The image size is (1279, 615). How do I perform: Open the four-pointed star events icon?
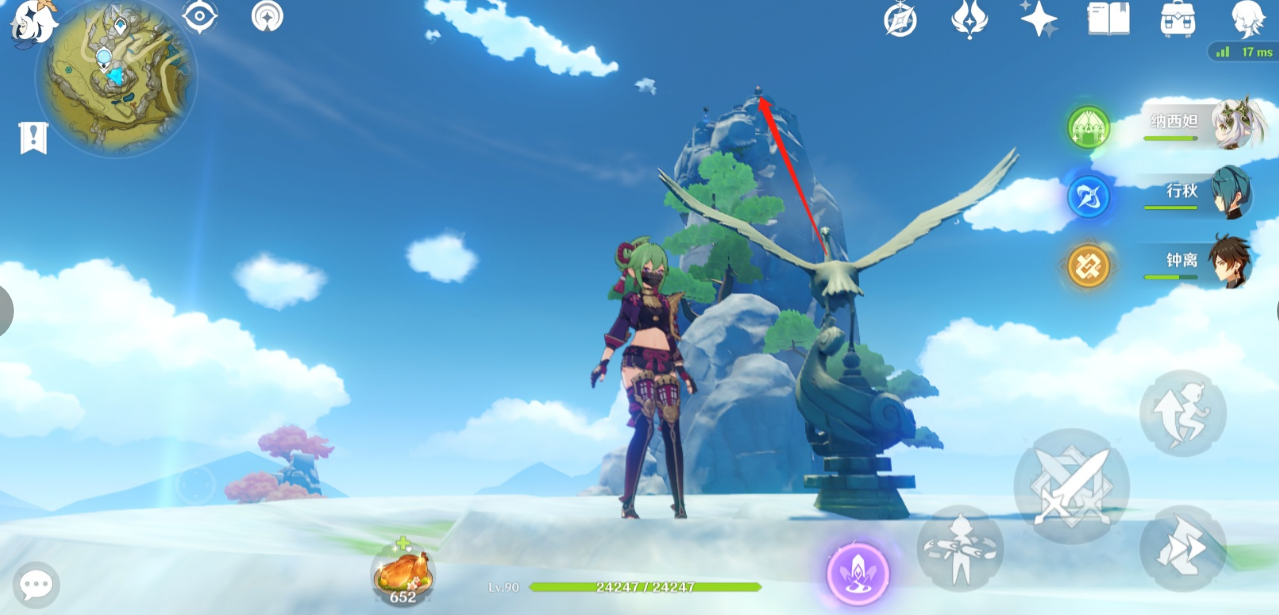pos(1039,19)
